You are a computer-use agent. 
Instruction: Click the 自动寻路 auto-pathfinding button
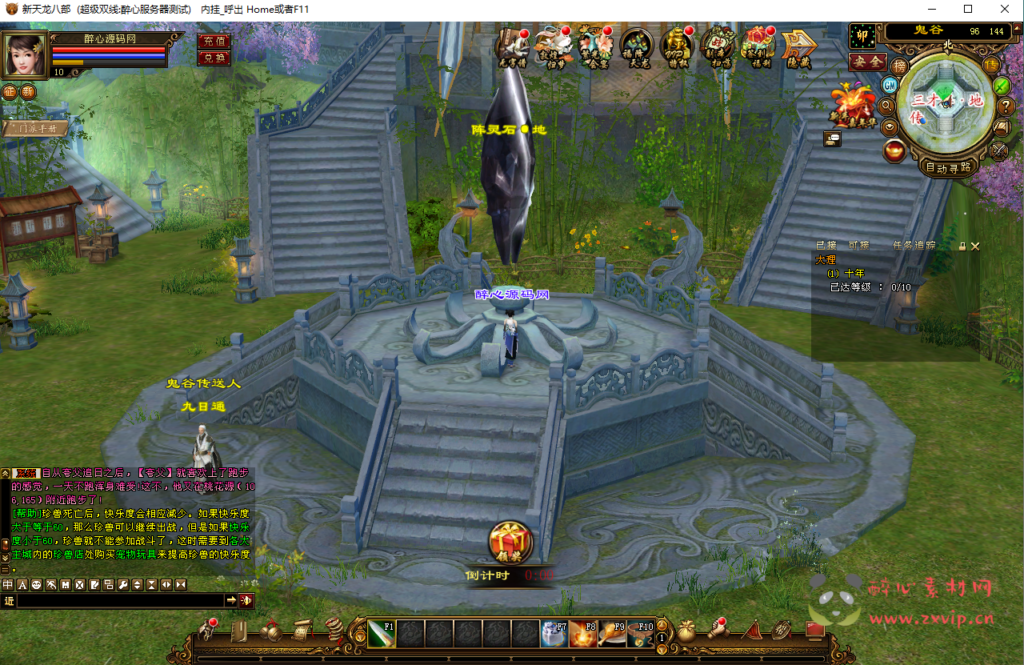948,168
